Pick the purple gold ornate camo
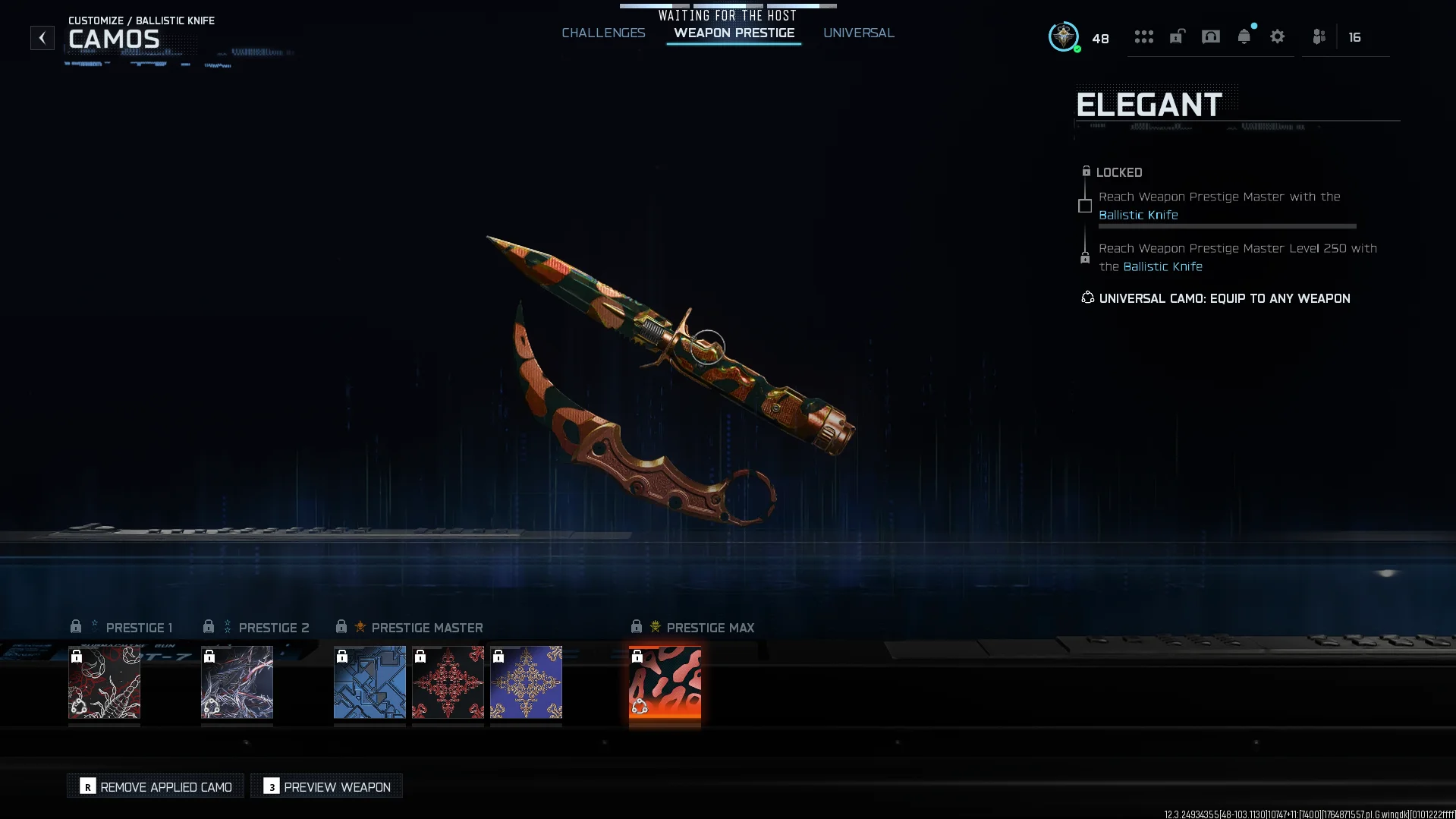 coord(526,682)
